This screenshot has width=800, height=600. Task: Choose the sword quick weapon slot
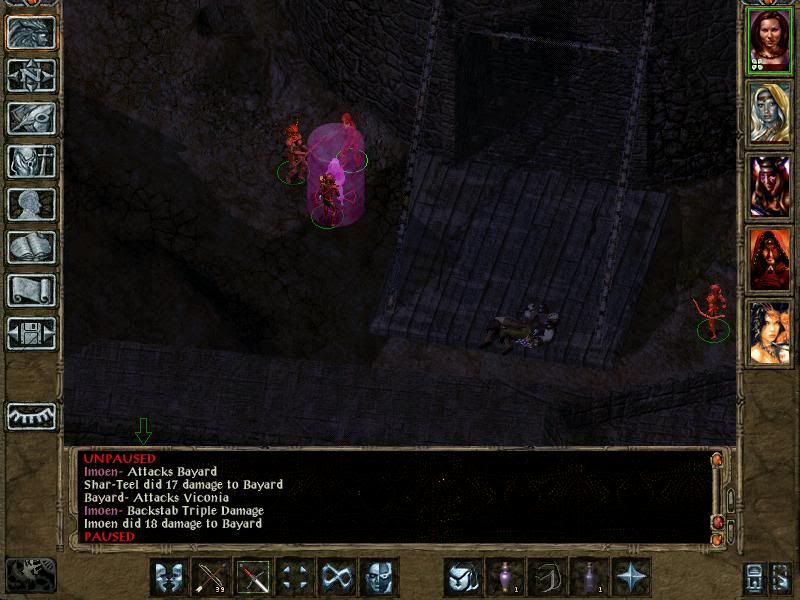254,578
